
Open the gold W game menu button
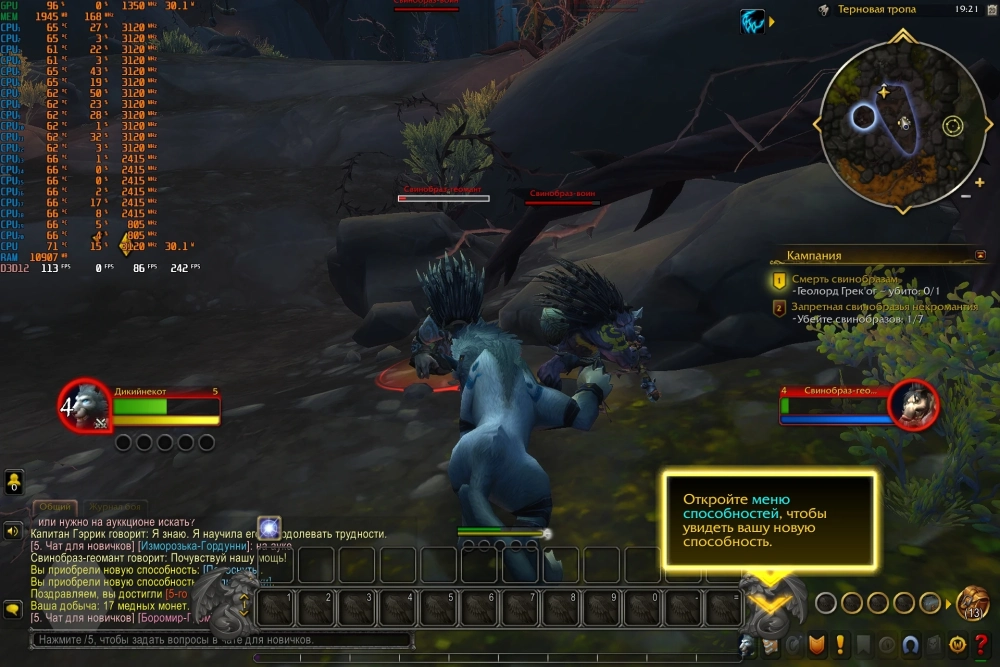click(956, 645)
